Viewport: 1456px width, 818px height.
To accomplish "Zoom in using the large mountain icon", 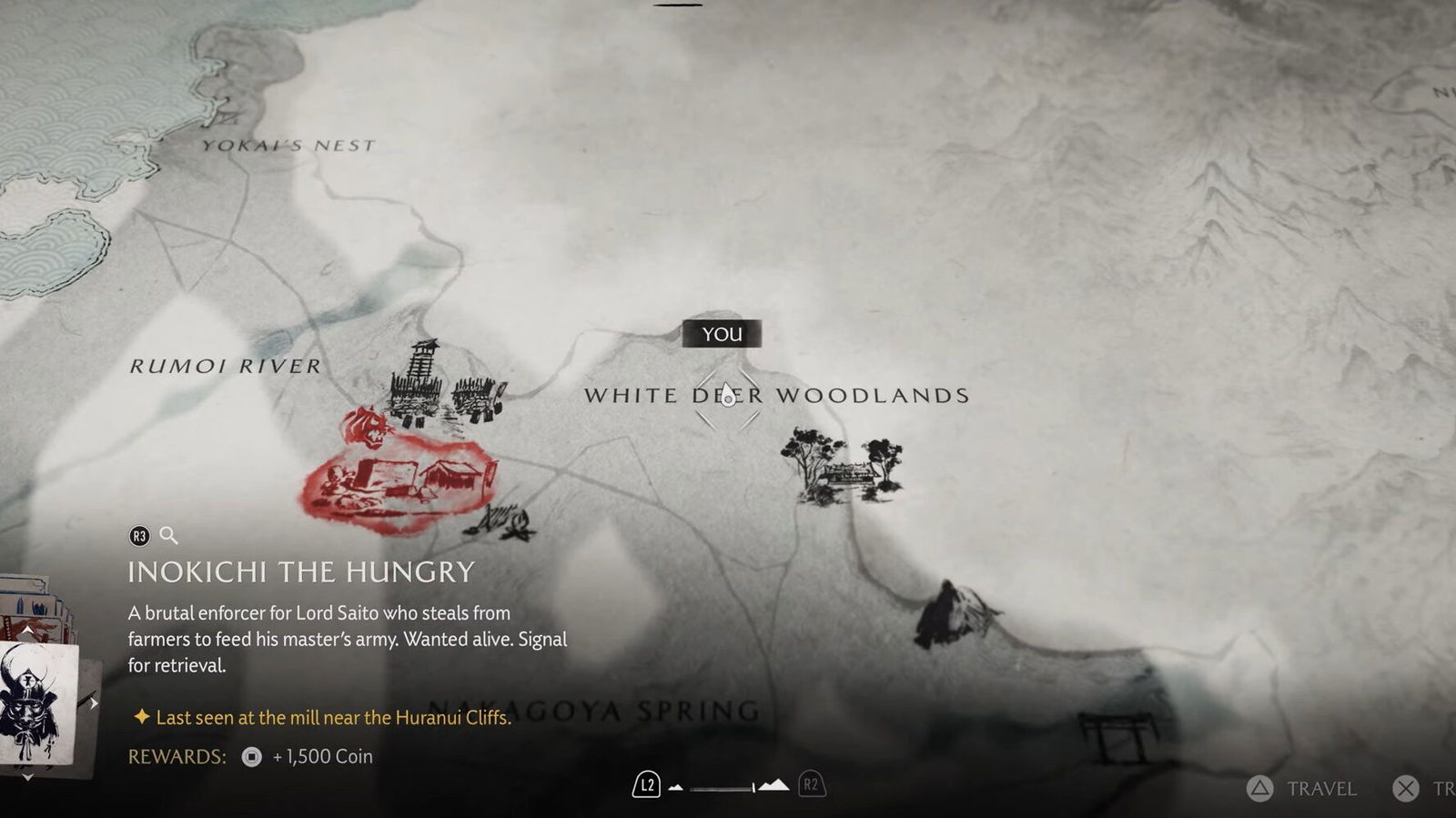I will pos(773,785).
